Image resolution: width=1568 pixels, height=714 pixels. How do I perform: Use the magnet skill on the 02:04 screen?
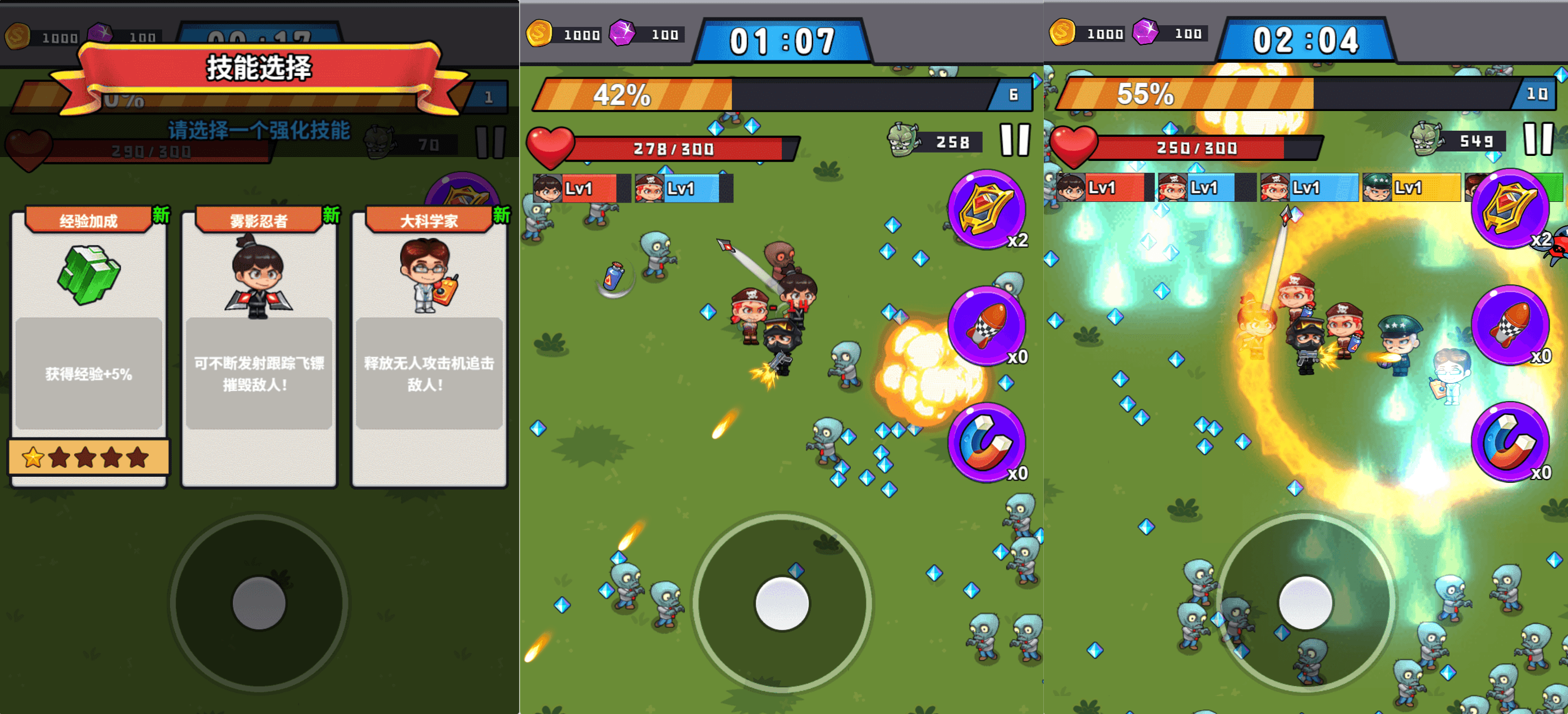pos(1510,441)
